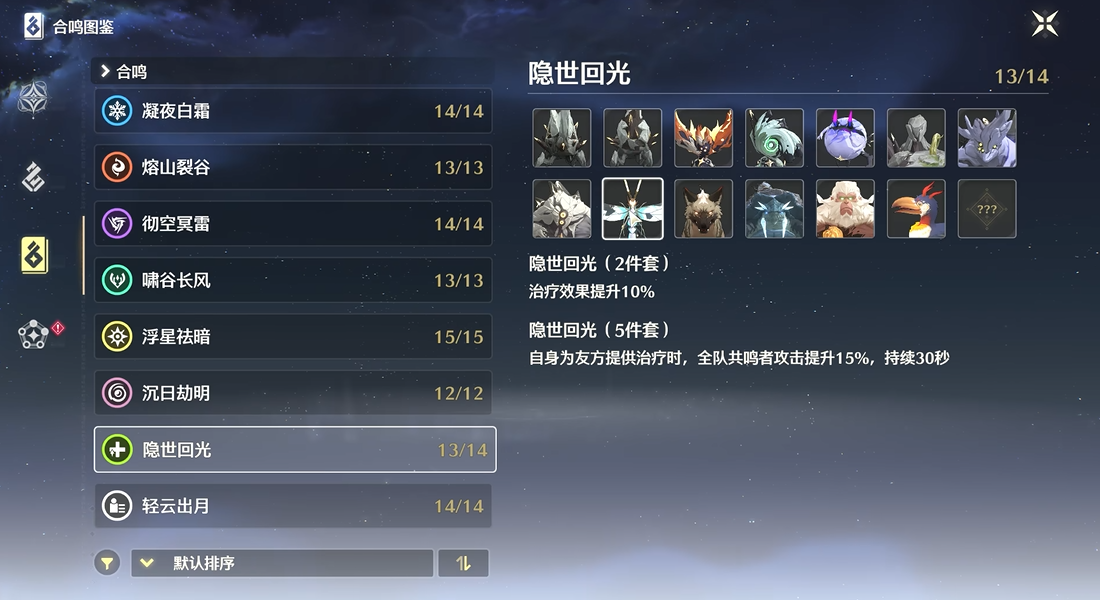Pick the red-beaked bird echo thumbnail
1100x600 pixels.
pos(916,209)
